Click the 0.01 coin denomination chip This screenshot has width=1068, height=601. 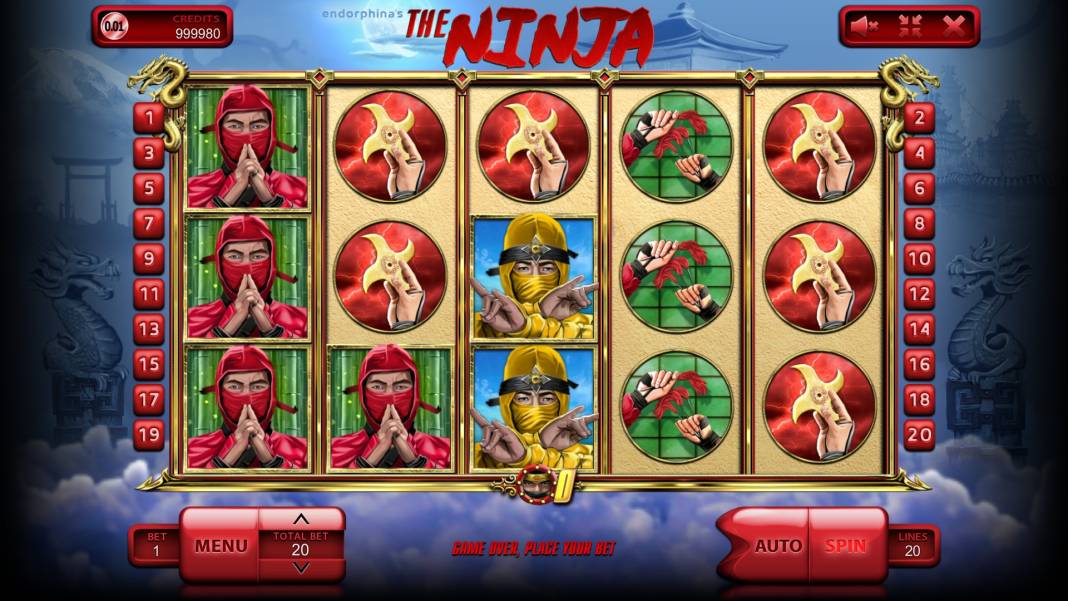pos(116,27)
